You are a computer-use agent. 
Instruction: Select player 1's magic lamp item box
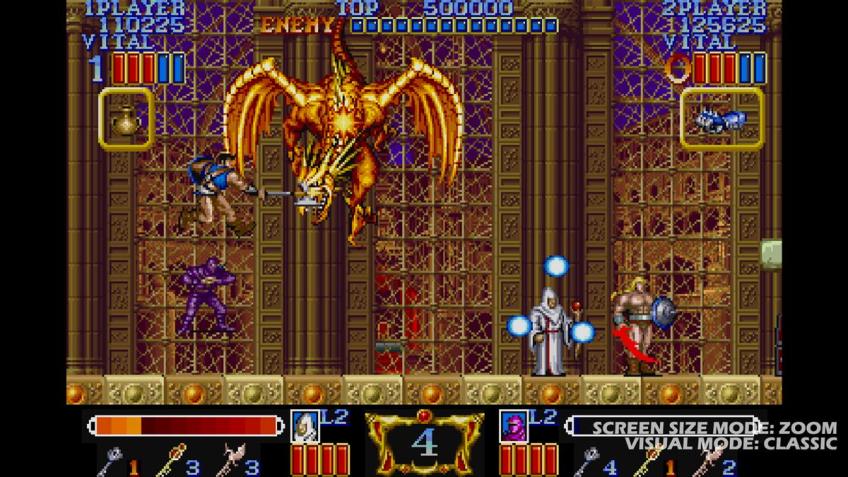[126, 119]
